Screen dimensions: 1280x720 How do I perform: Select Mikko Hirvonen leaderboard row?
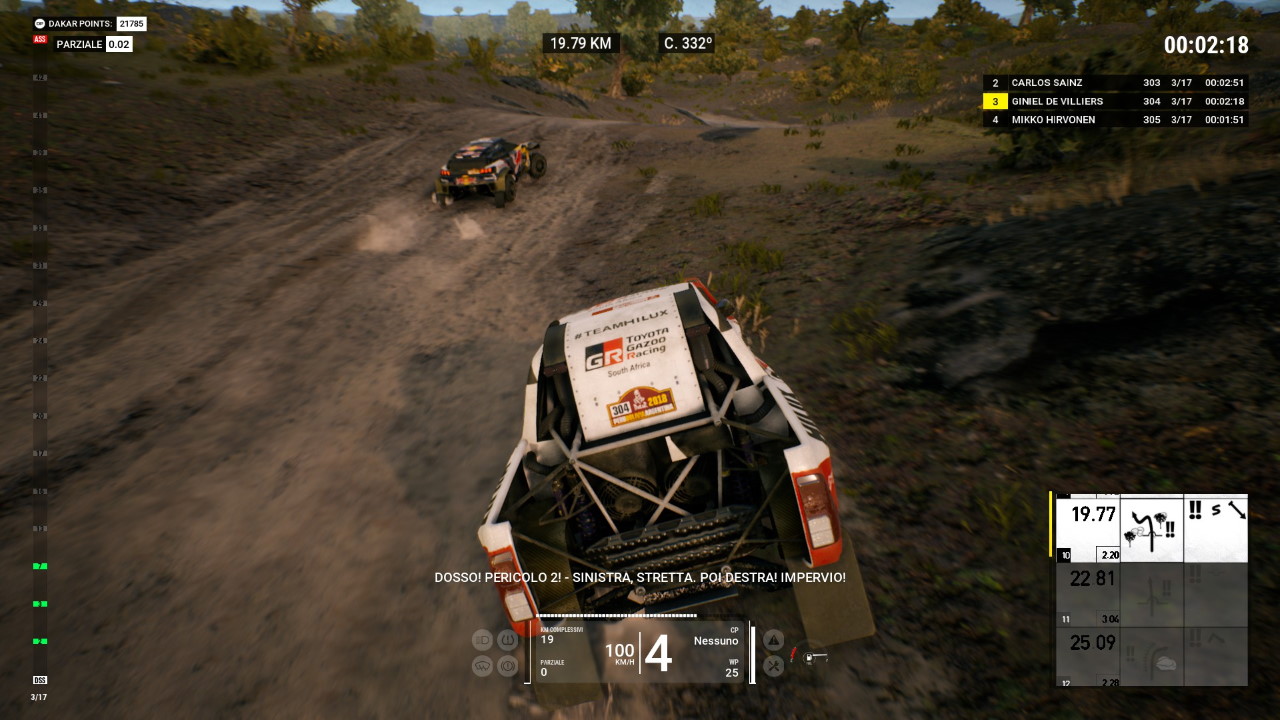point(1115,120)
